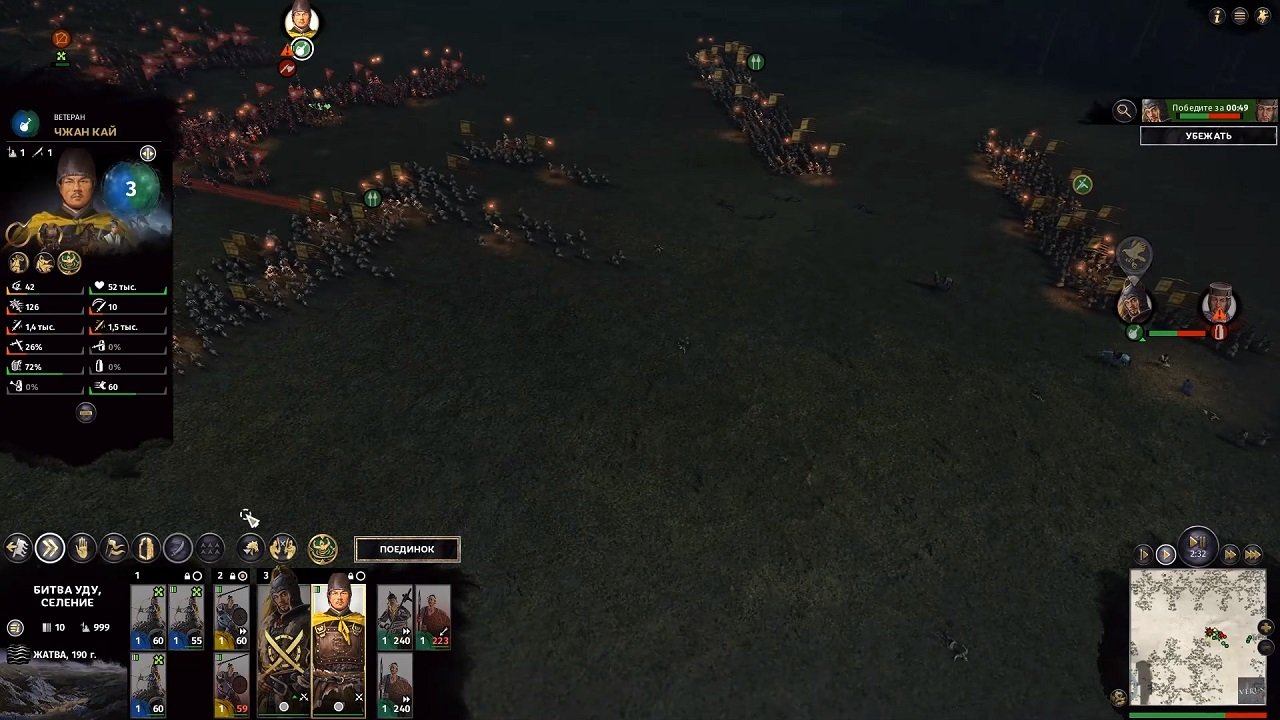Expand general Чжан Кай's detail panel
Image resolution: width=1280 pixels, height=720 pixels.
(148, 153)
